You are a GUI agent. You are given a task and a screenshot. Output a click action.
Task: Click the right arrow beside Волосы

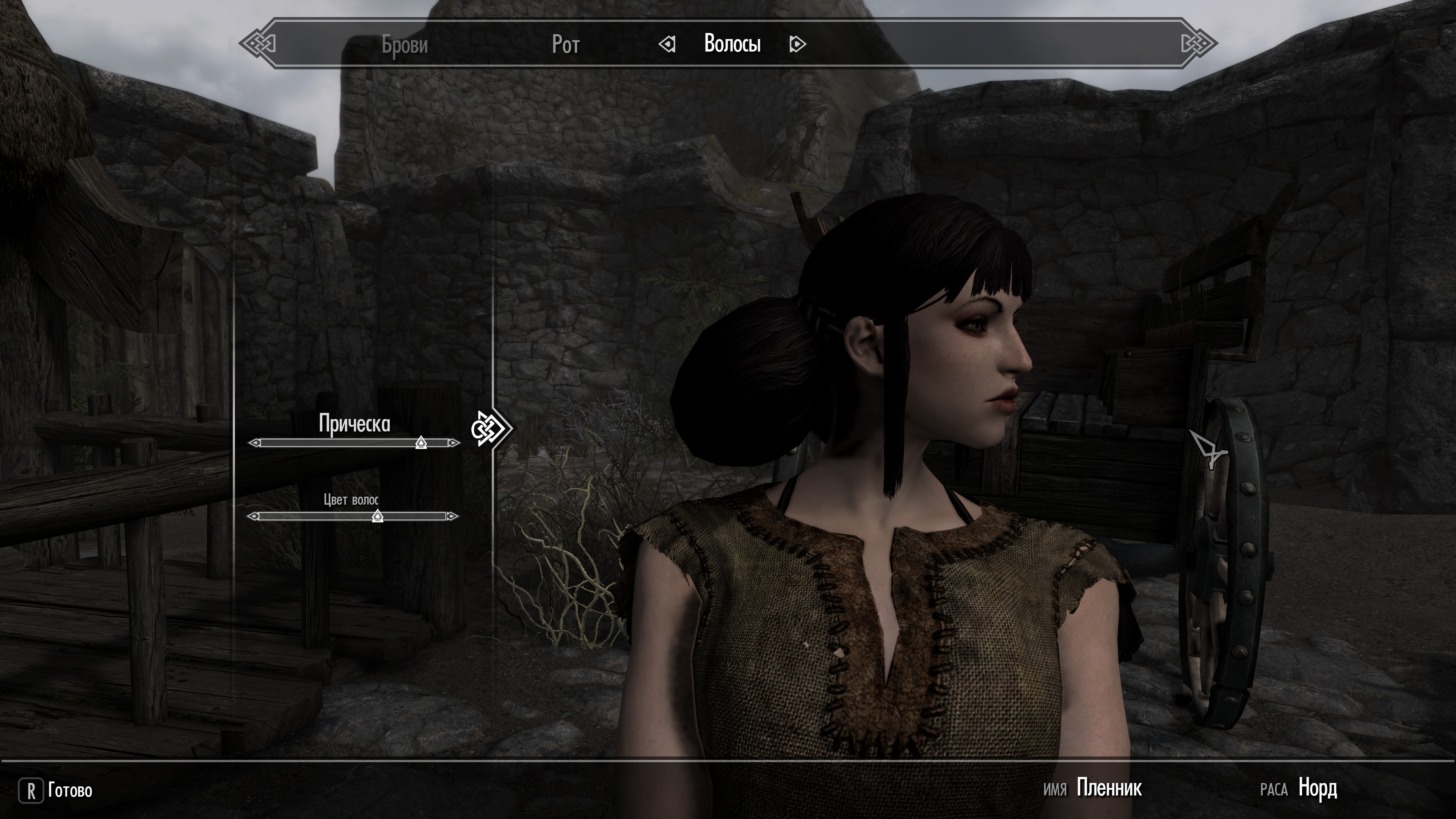coord(797,44)
